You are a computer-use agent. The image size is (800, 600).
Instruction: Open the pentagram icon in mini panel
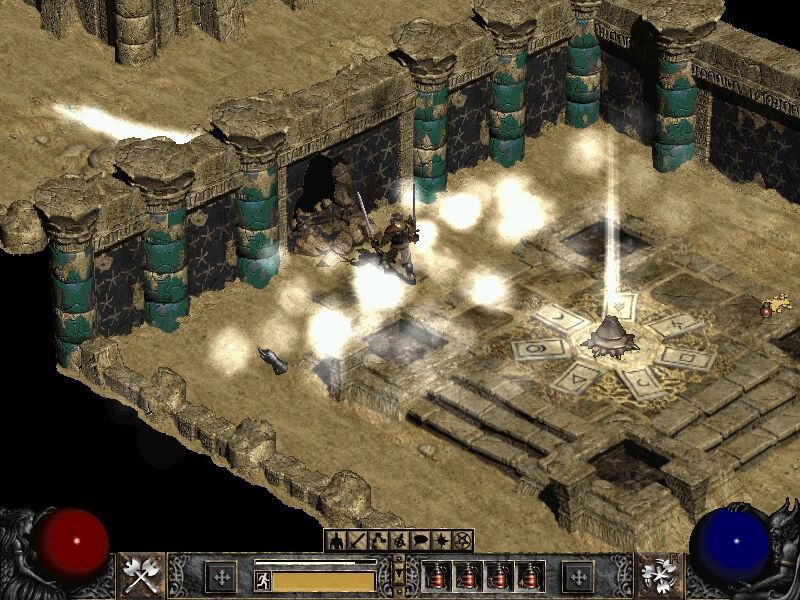click(461, 541)
